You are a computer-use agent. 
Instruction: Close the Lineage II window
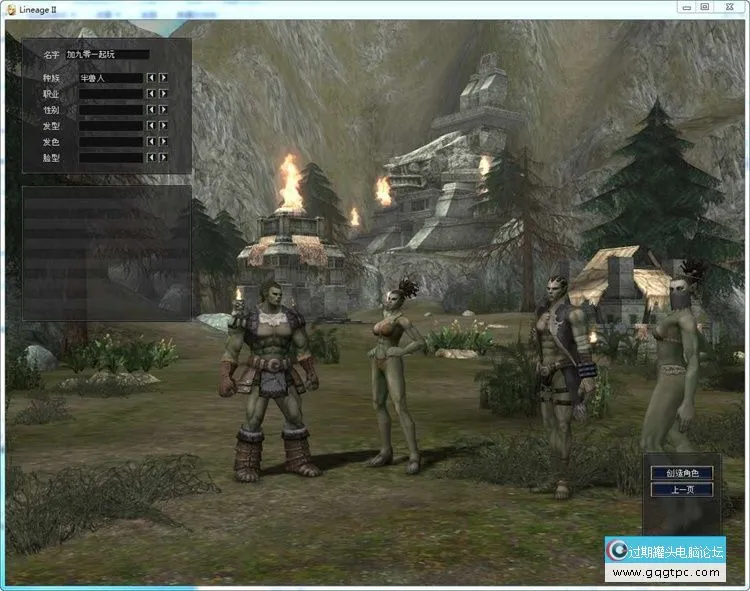(x=728, y=6)
